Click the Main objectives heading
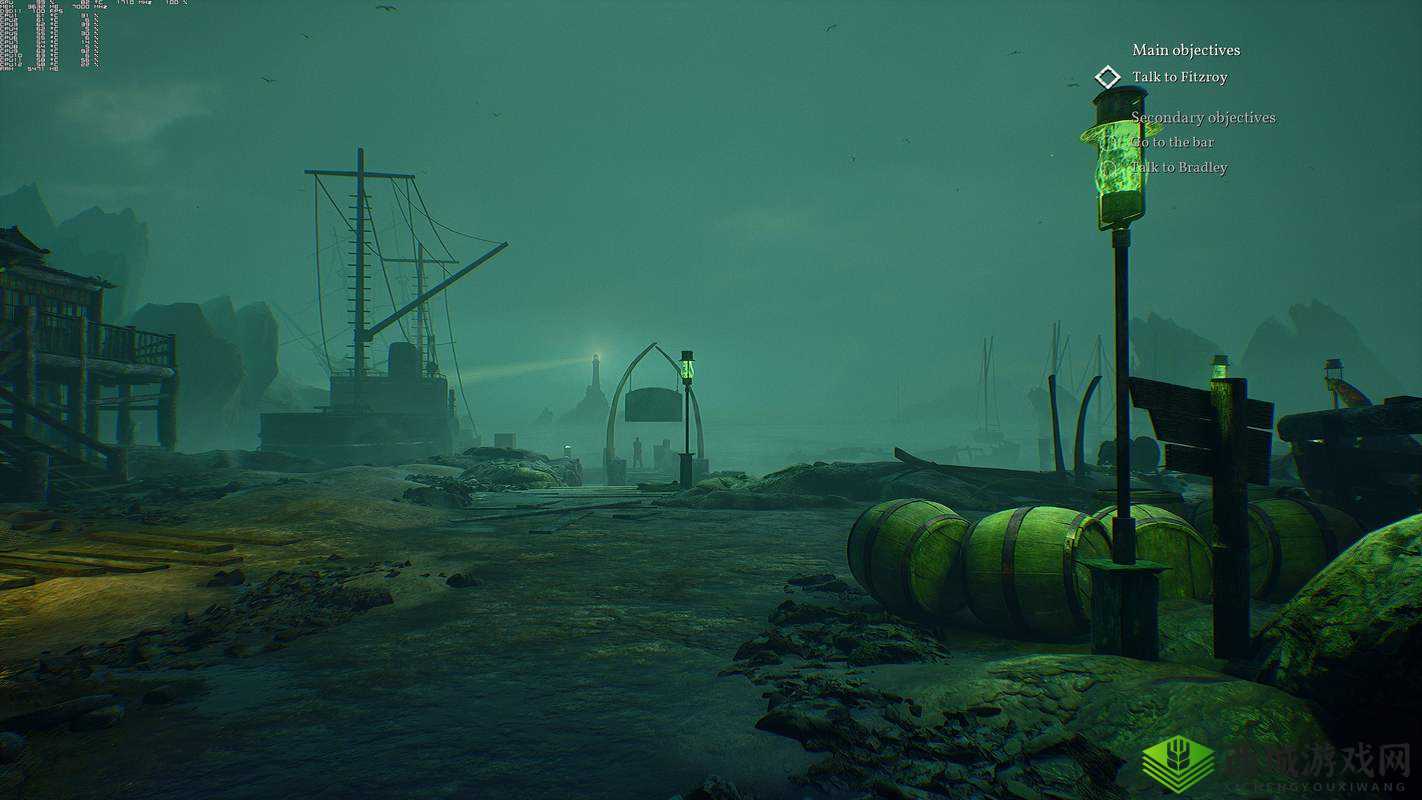 click(x=1185, y=50)
